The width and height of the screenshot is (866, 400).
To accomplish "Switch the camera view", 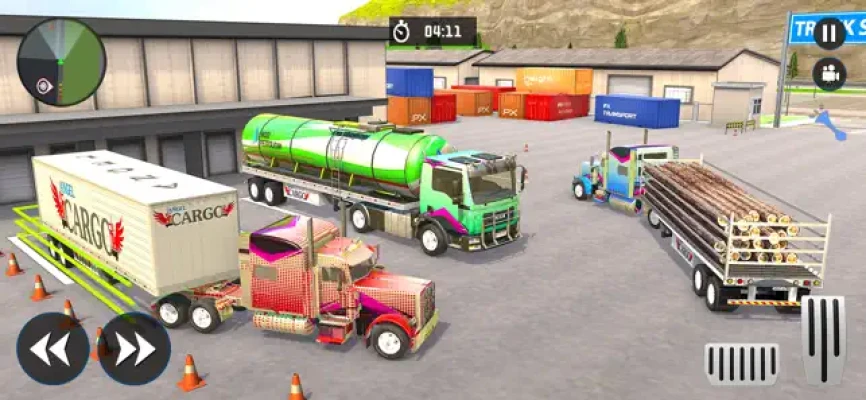I will (829, 74).
